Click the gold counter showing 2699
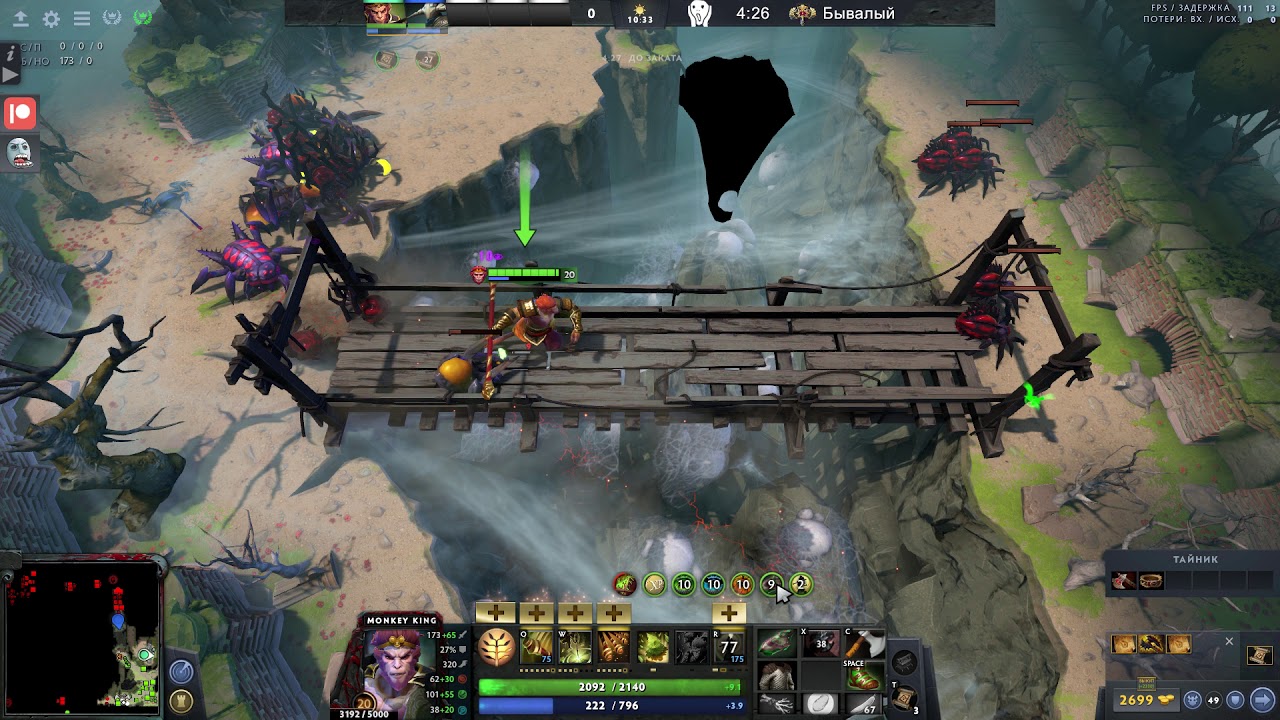1280x720 pixels. (1137, 699)
